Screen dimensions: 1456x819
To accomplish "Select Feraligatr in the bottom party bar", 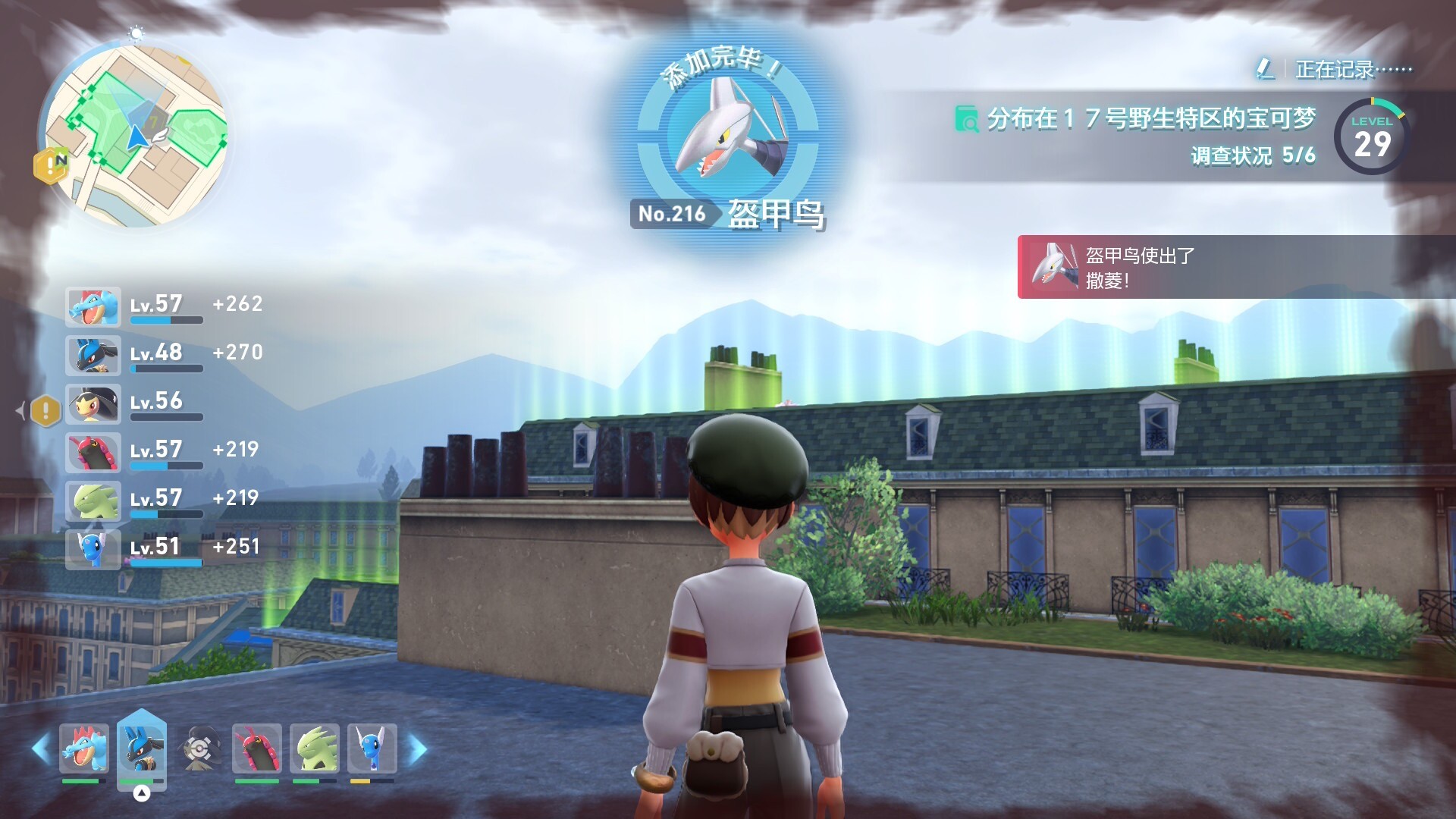I will pyautogui.click(x=84, y=749).
